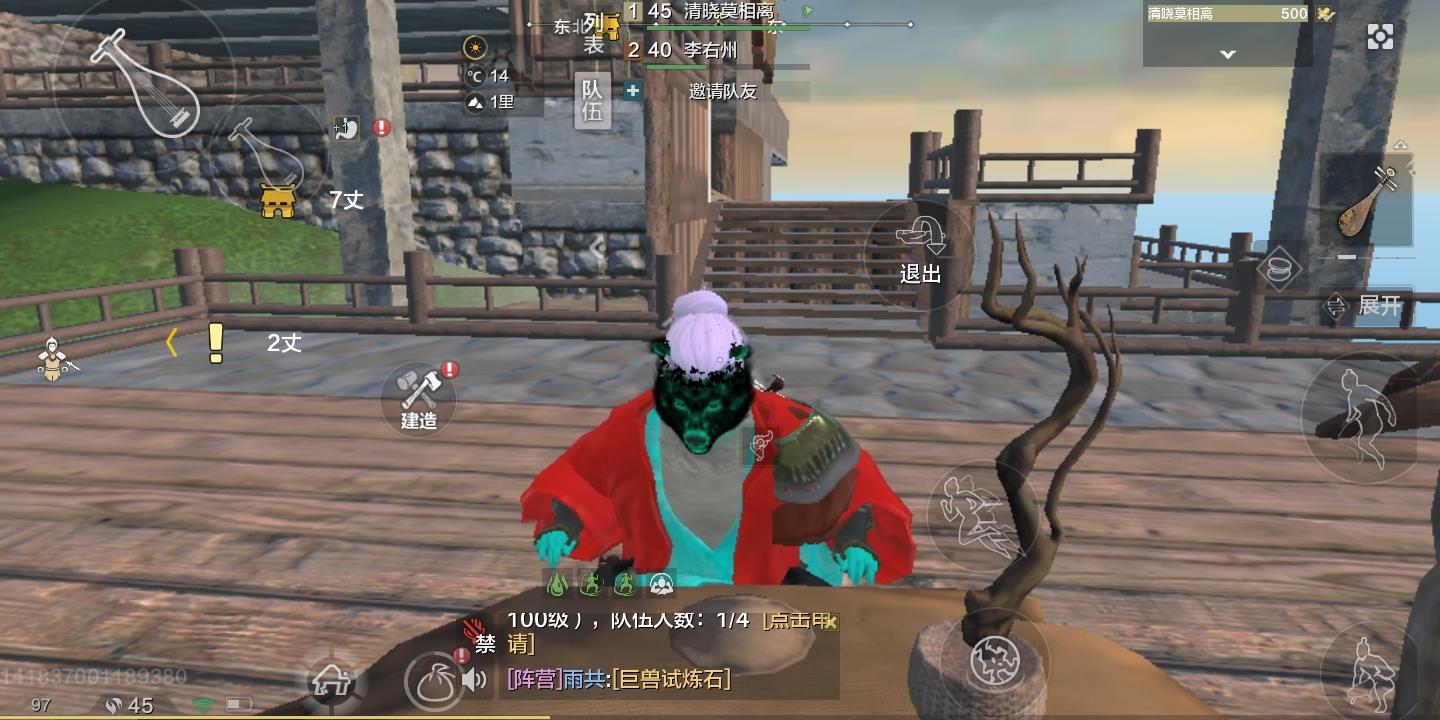Adjust the small white slider under the pipa panel
This screenshot has width=1440, height=720.
1345,256
